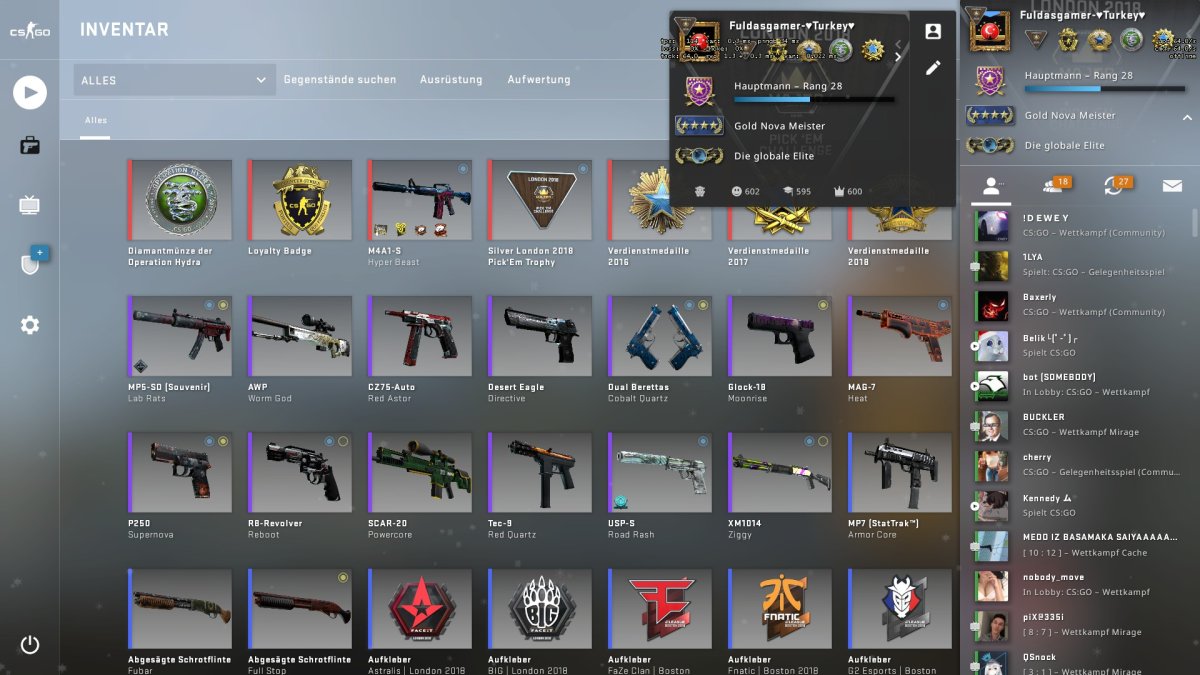The image size is (1200, 675).
Task: Click the edit profile pencil icon
Action: click(933, 68)
